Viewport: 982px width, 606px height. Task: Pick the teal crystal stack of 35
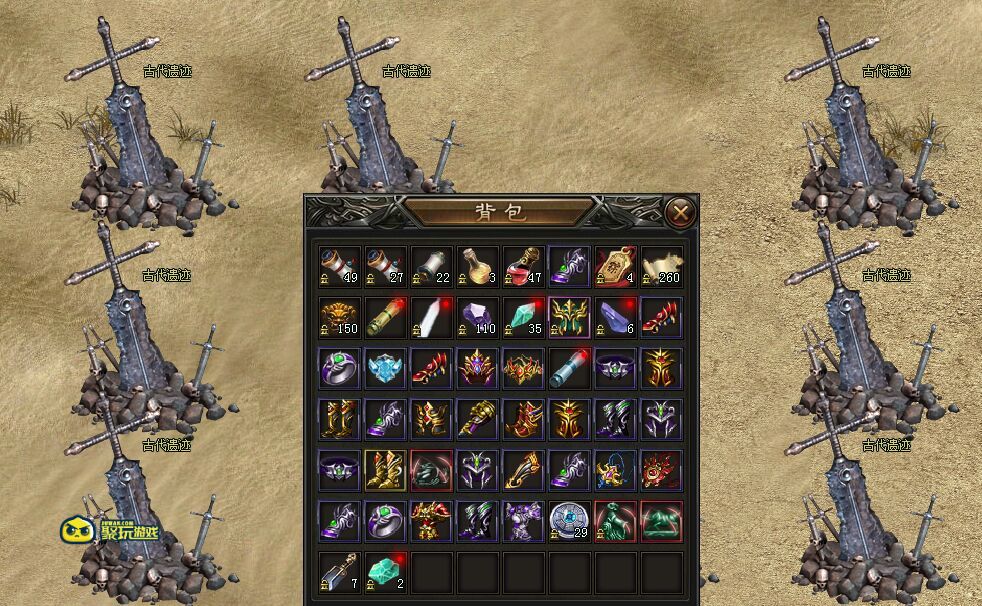(x=524, y=317)
